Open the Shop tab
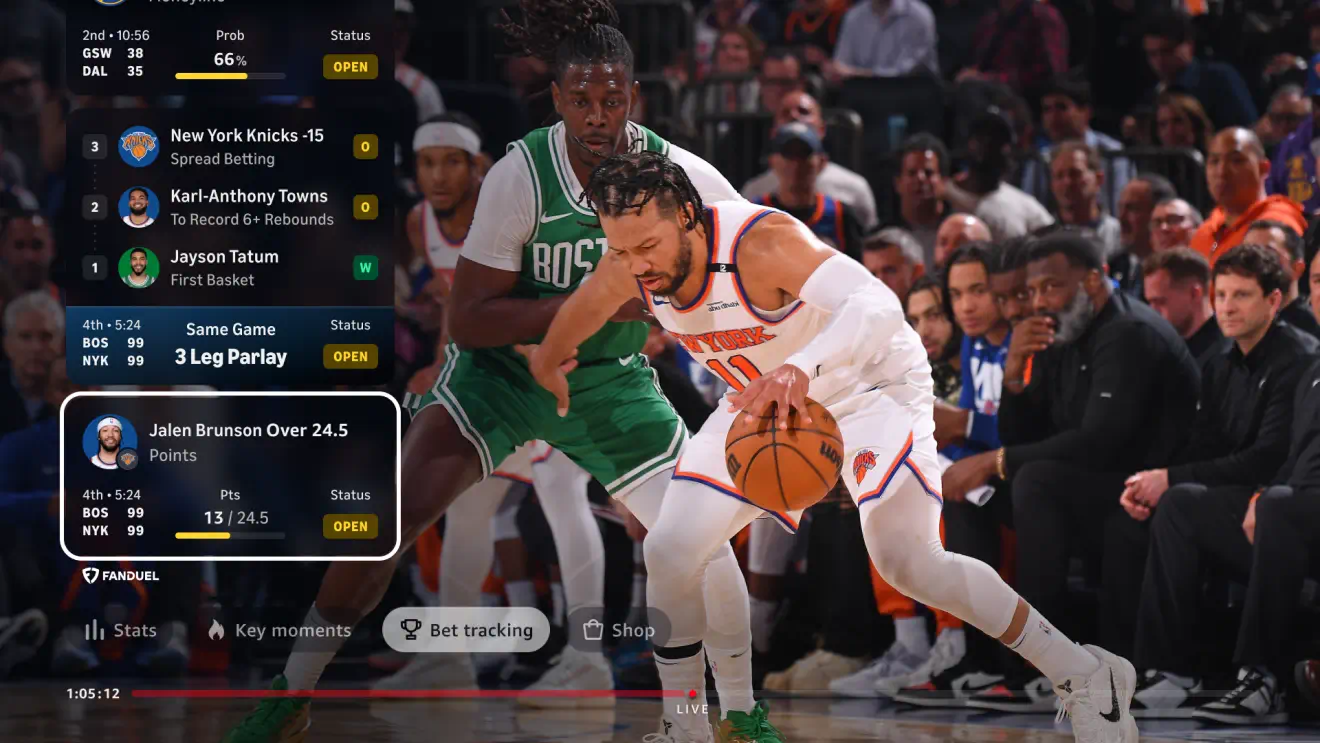 click(619, 630)
